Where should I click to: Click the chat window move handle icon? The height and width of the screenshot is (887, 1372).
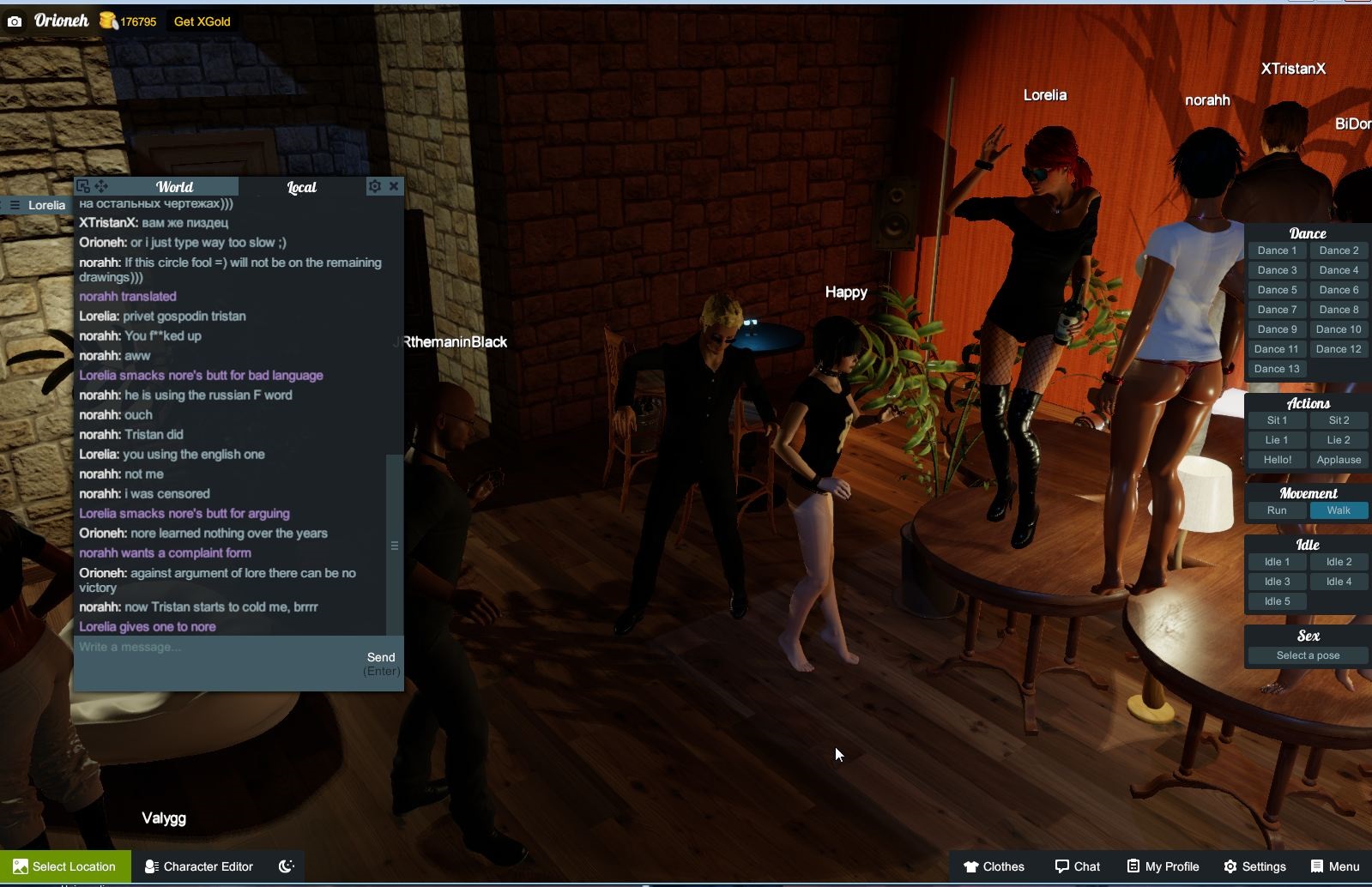click(102, 185)
